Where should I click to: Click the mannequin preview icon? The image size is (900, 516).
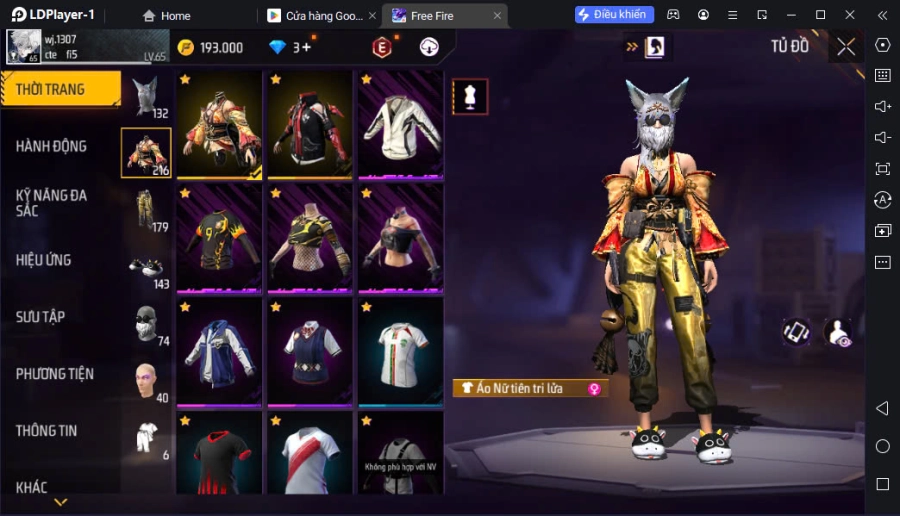(x=470, y=96)
